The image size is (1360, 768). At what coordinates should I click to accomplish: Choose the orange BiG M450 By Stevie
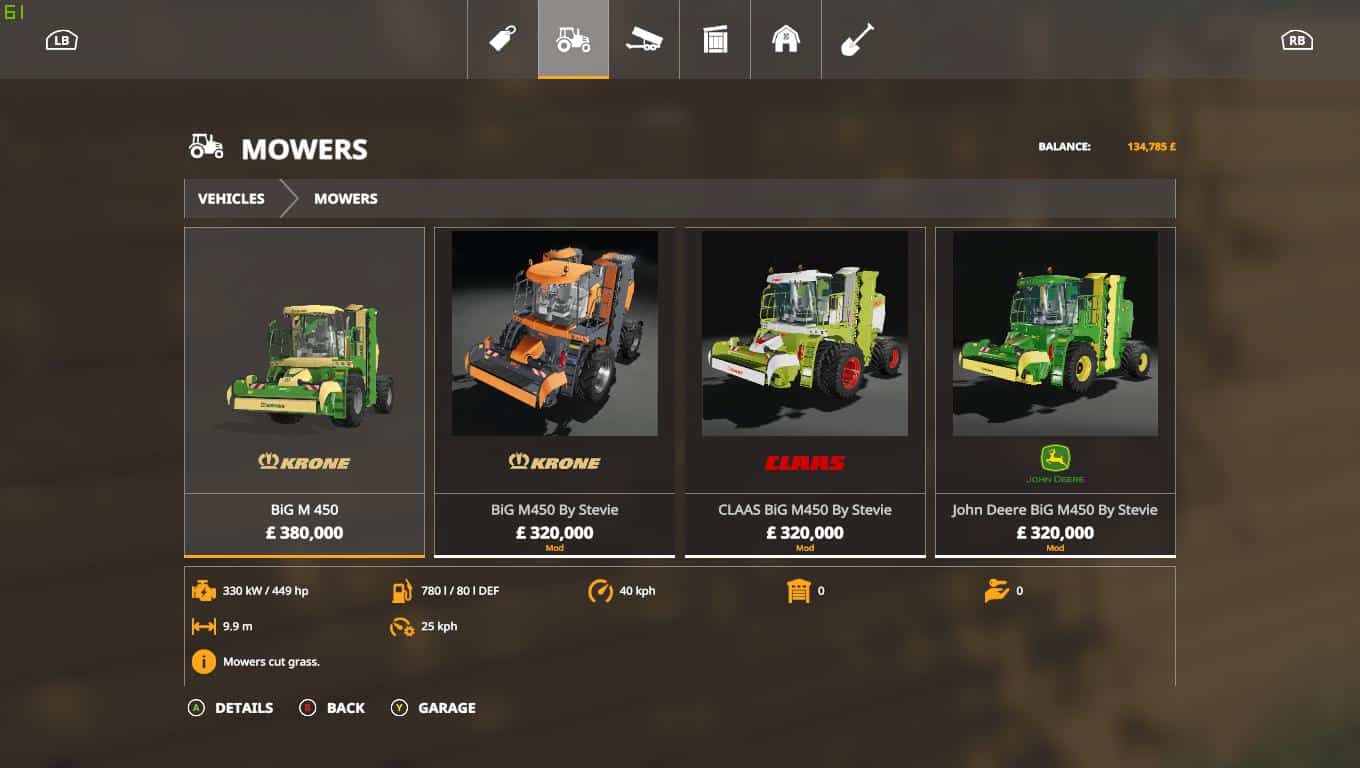[x=554, y=390]
